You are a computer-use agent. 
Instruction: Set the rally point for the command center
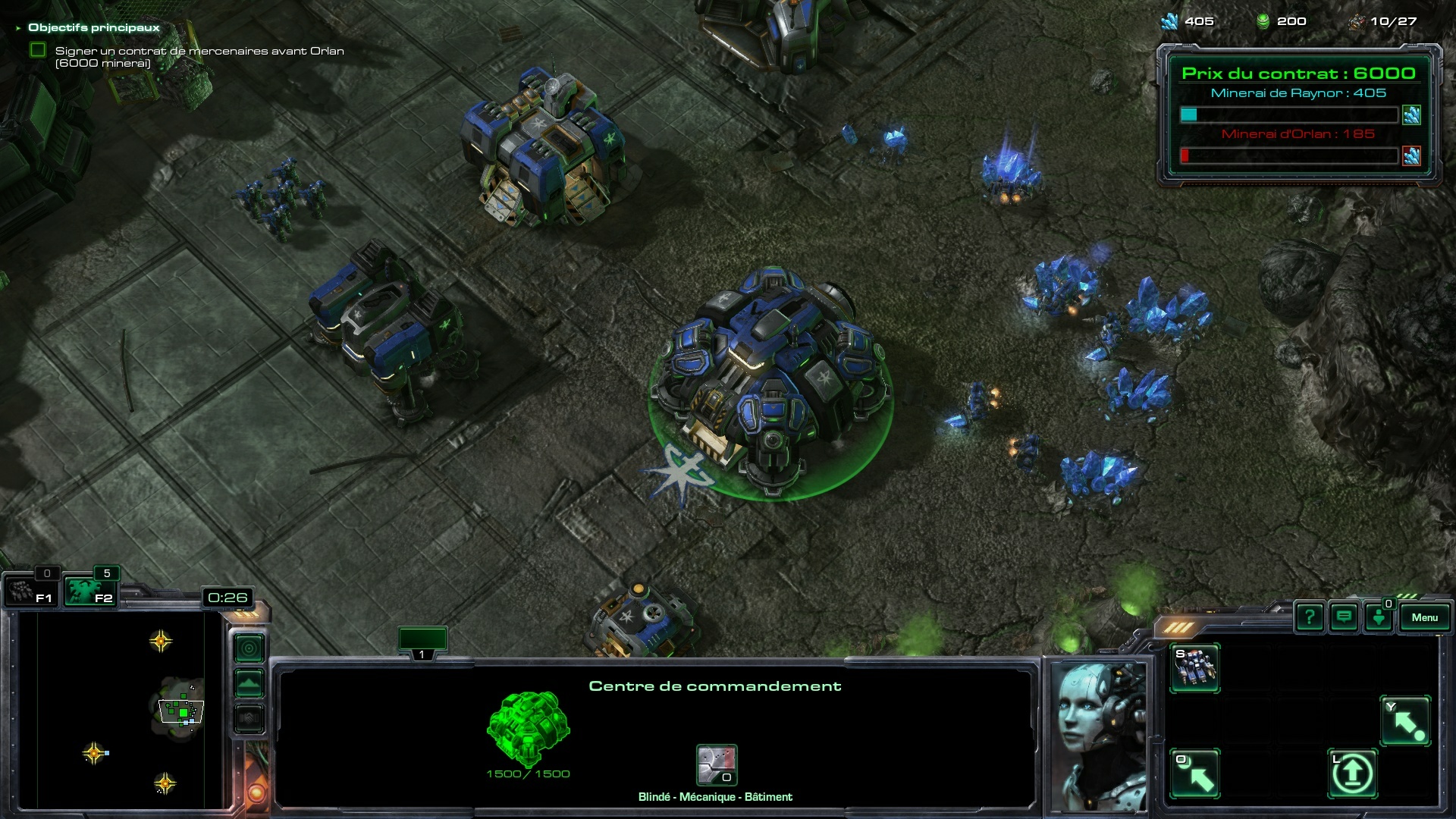pos(1406,721)
